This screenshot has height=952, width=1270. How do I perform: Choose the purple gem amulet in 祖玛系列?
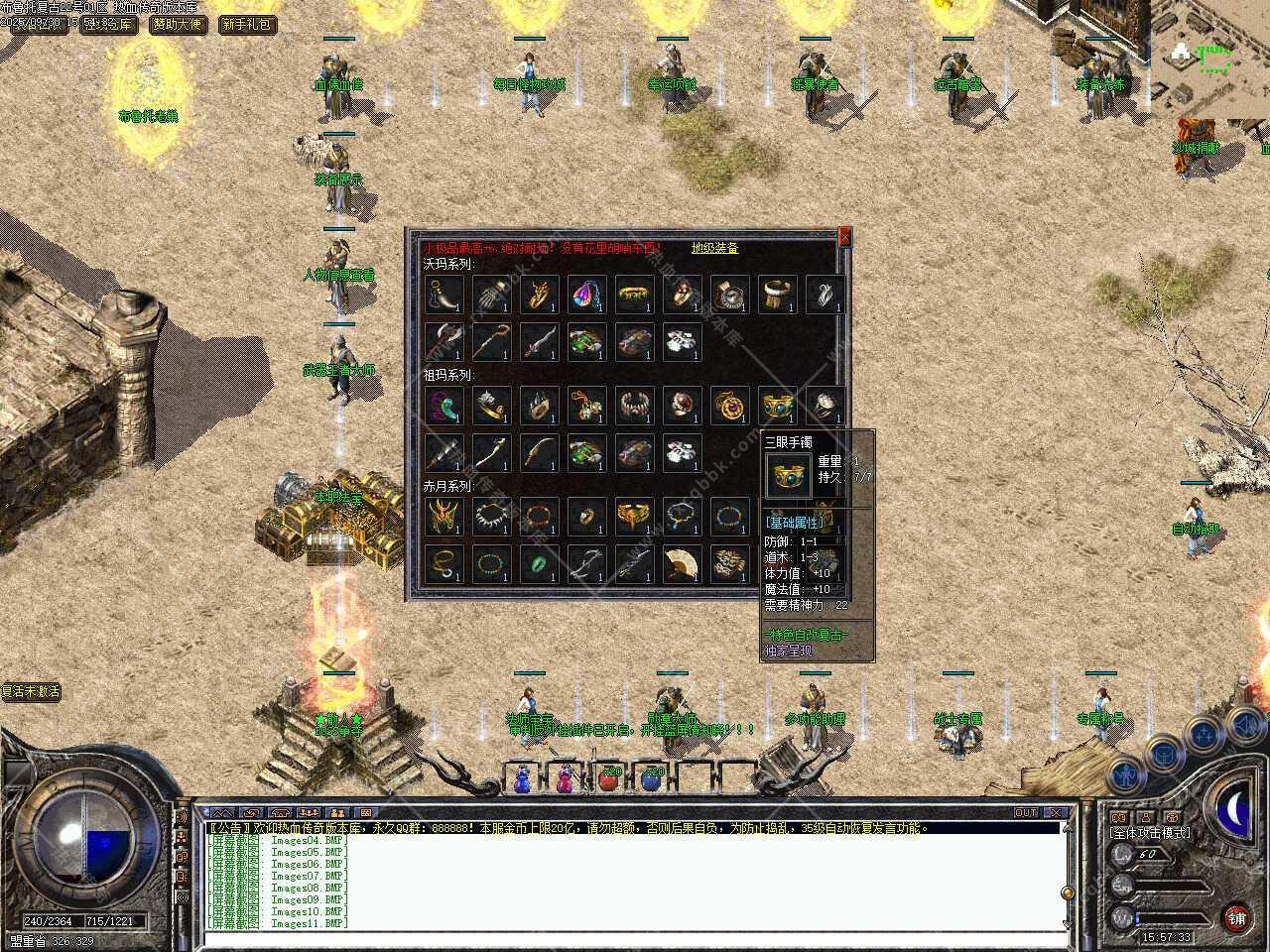729,405
